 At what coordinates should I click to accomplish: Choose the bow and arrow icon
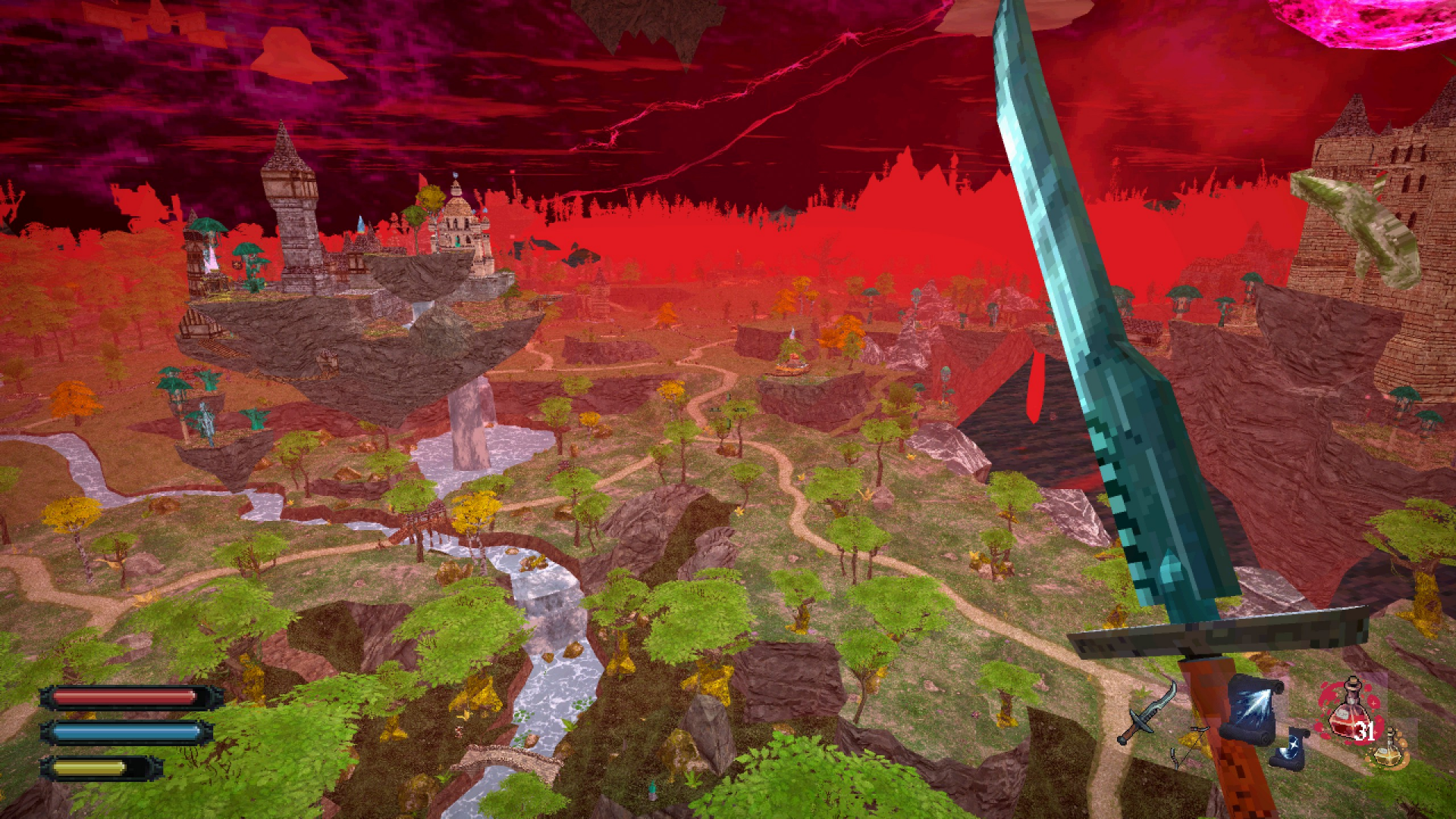tap(1188, 745)
